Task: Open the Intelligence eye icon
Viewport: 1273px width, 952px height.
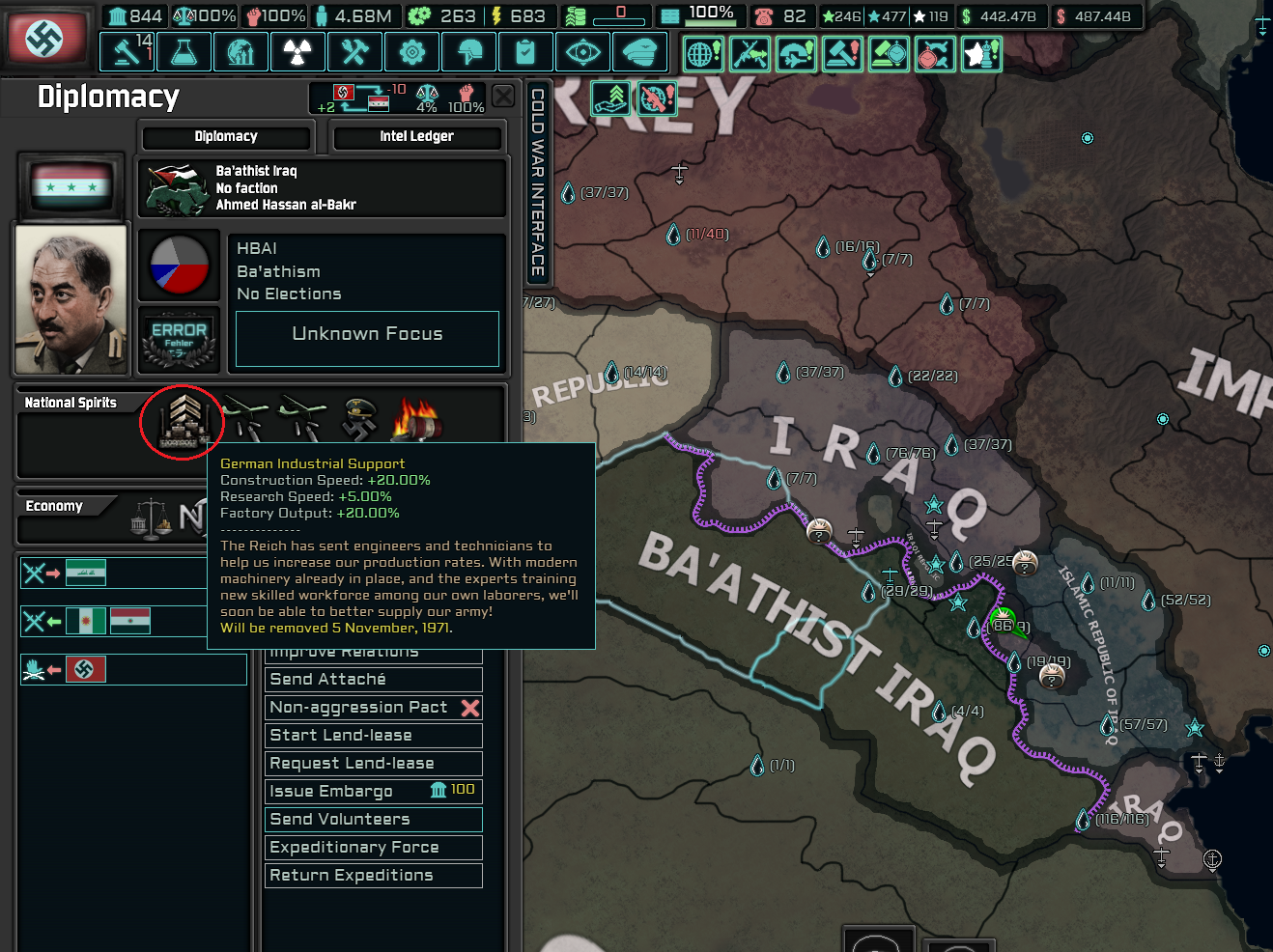Action: (582, 52)
